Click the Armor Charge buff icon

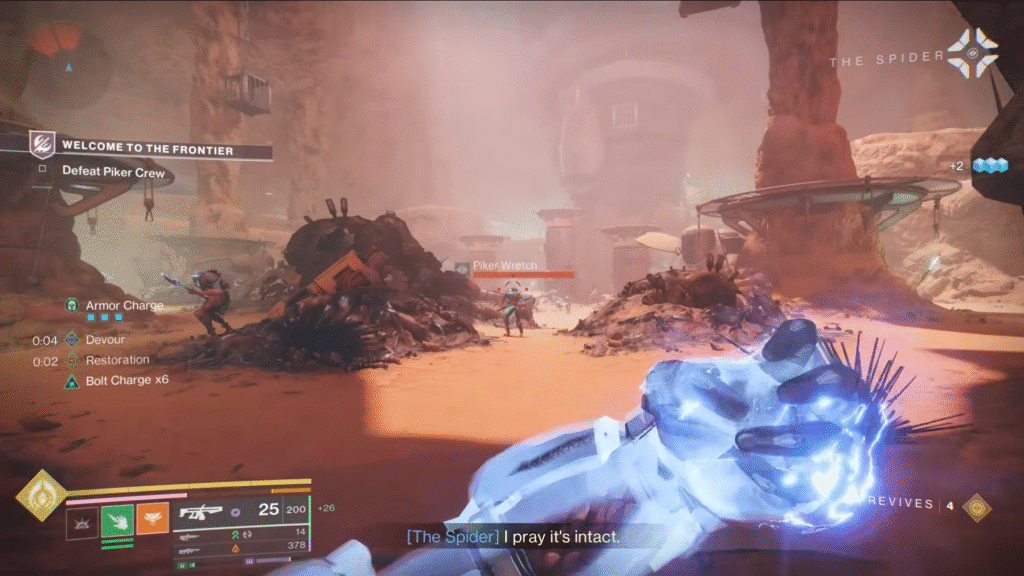pos(72,305)
